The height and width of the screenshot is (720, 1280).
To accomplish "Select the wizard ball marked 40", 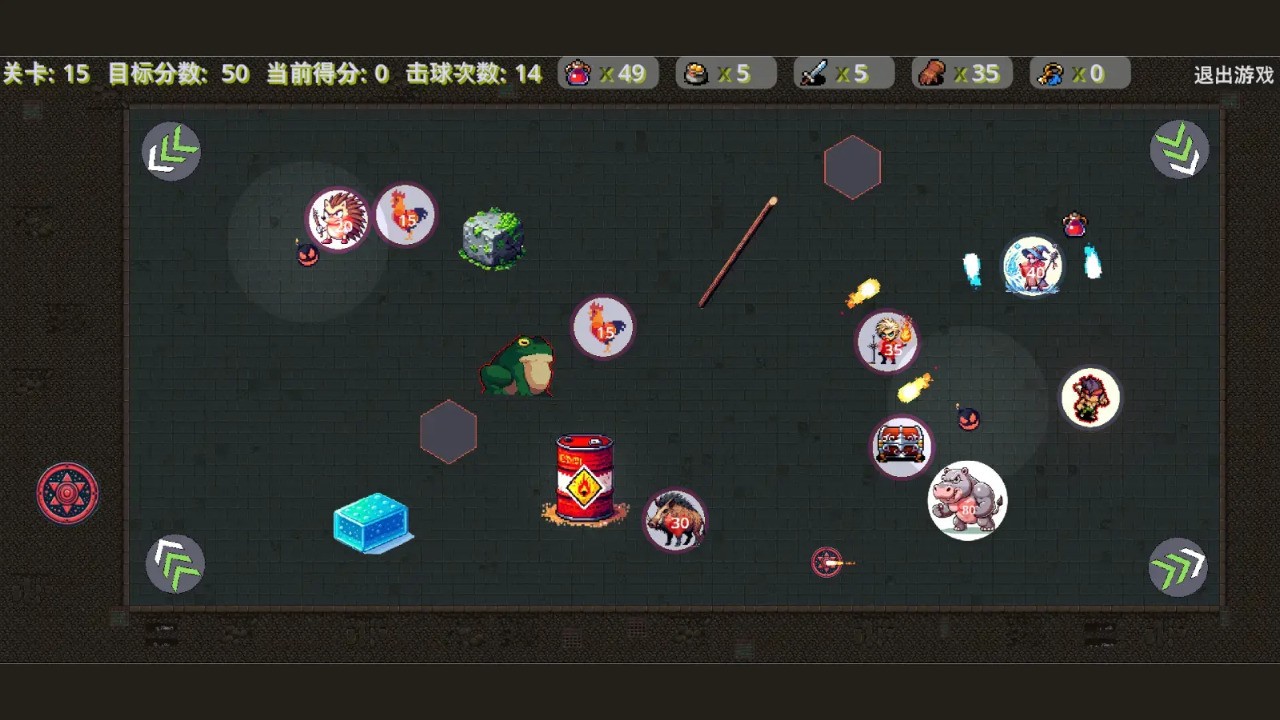I will [x=1033, y=267].
